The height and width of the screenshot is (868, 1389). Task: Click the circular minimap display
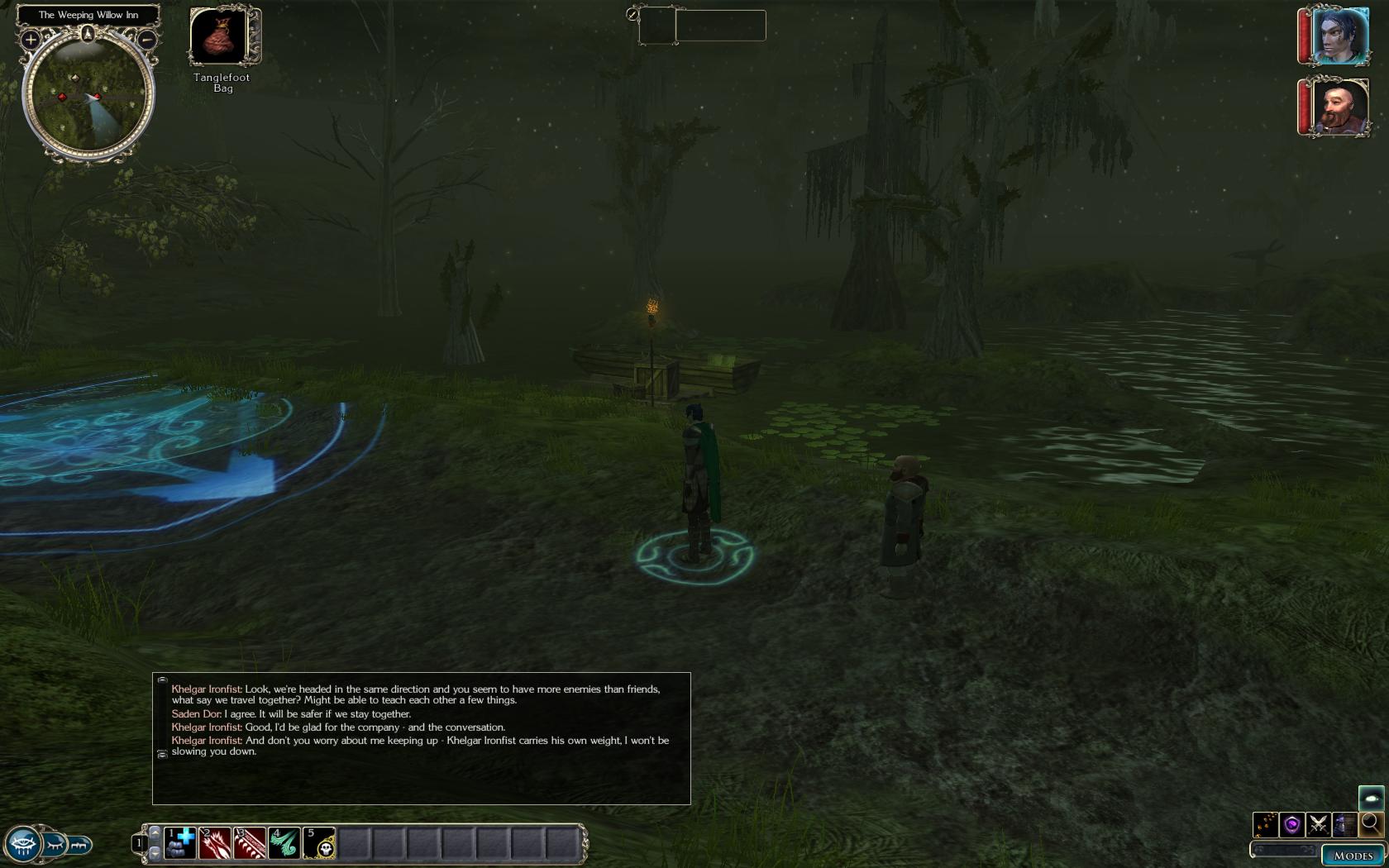tap(88, 95)
